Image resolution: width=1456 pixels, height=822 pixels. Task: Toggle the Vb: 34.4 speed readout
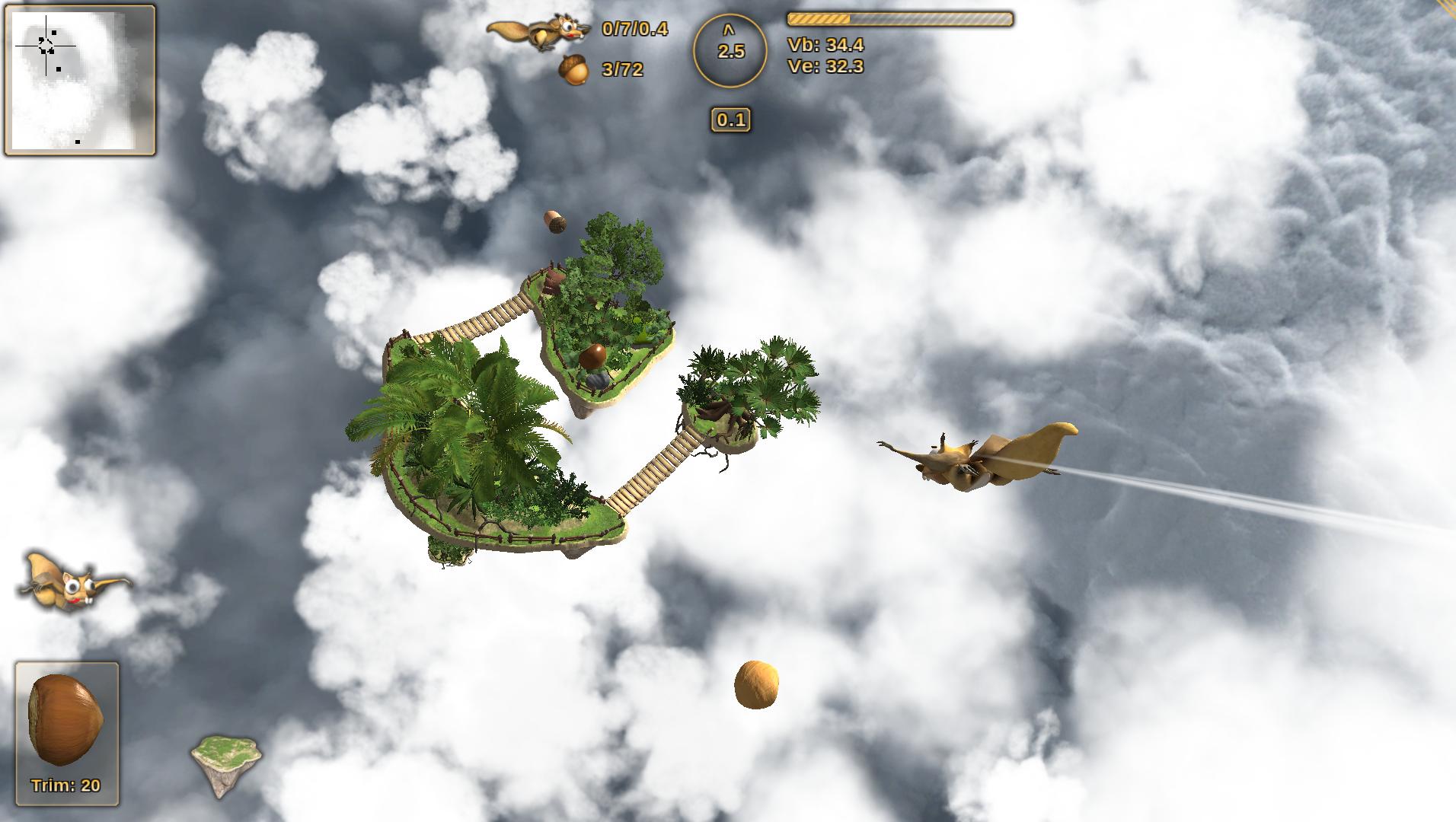[825, 45]
